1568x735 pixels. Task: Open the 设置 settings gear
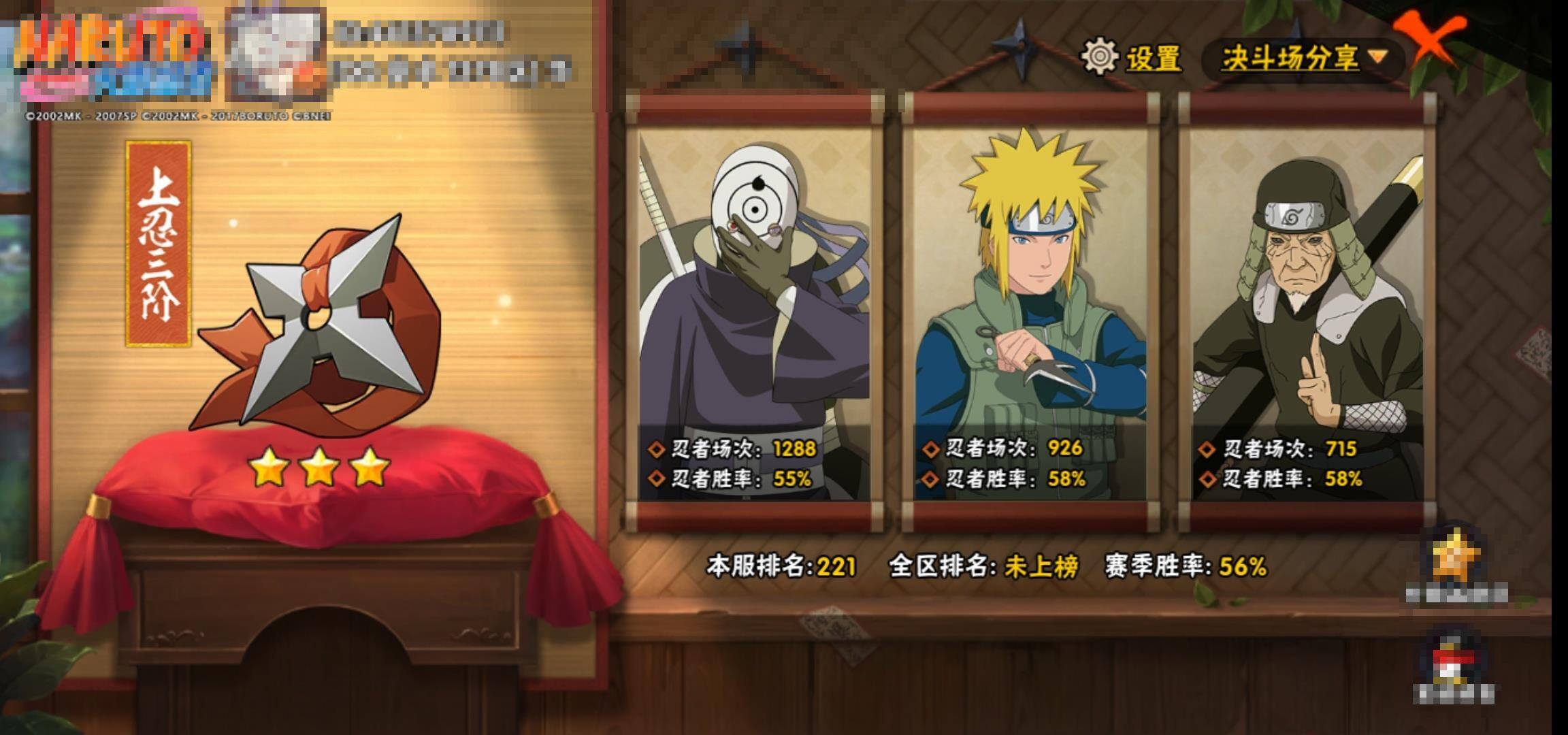pos(1100,57)
